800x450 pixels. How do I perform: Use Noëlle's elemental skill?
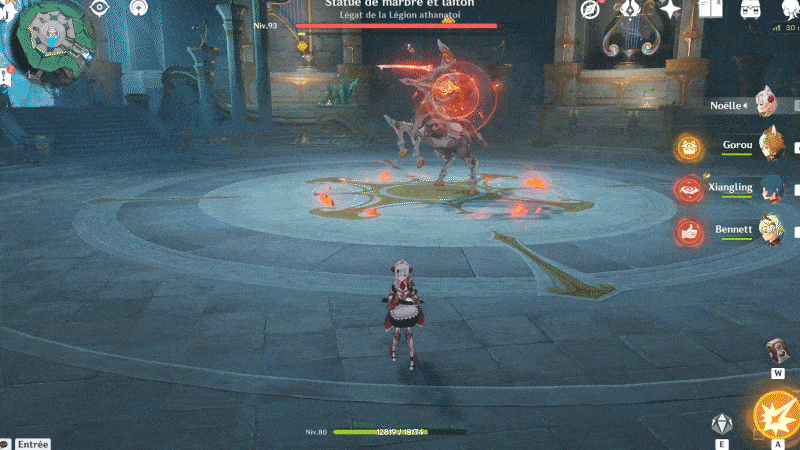coord(718,423)
